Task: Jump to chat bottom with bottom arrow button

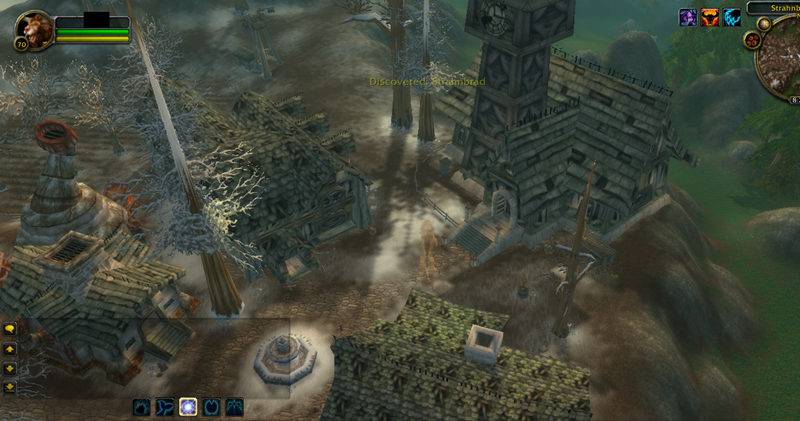Action: [x=10, y=386]
